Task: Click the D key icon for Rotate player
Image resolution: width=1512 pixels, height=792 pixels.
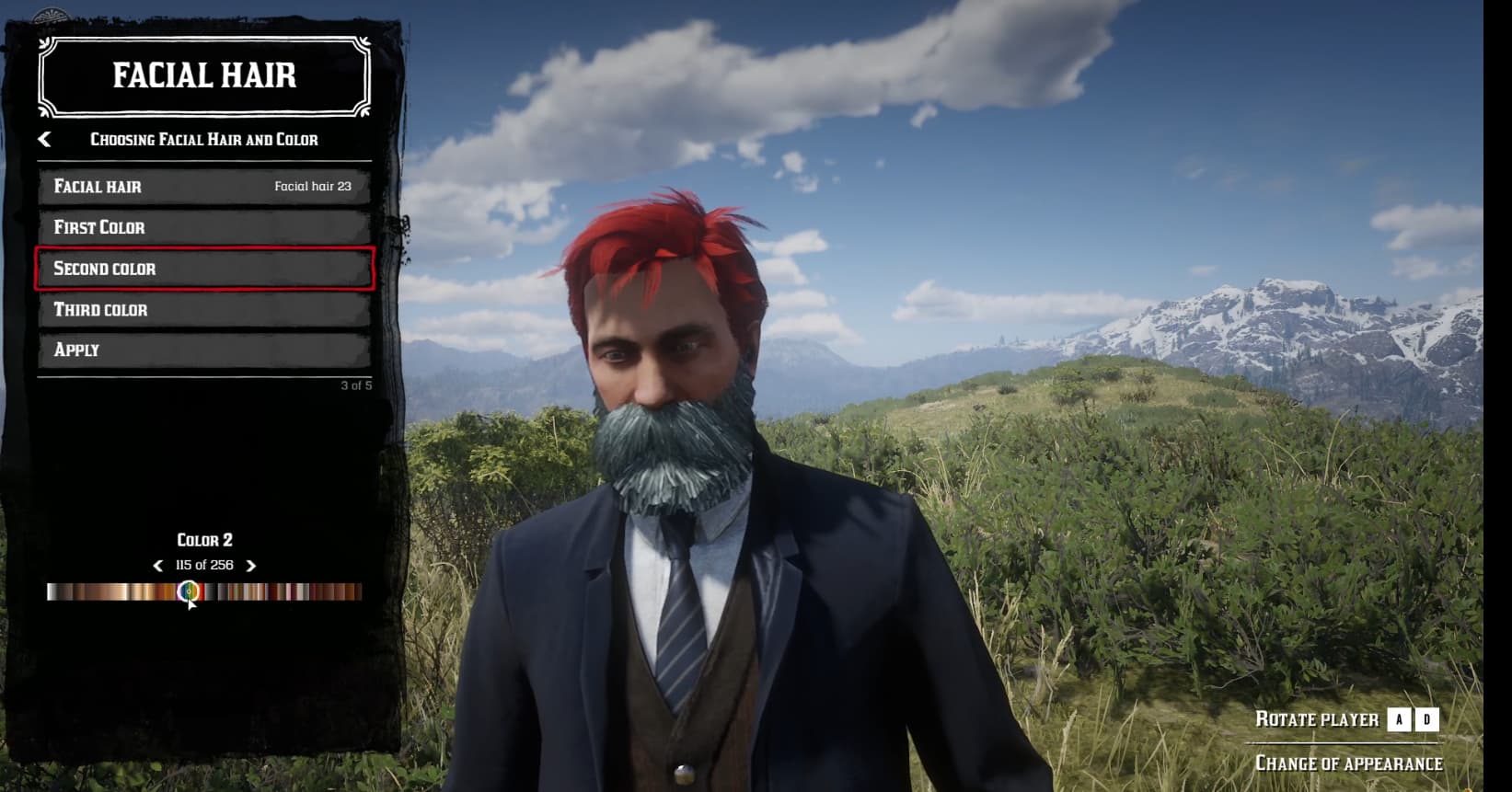Action: click(1428, 720)
